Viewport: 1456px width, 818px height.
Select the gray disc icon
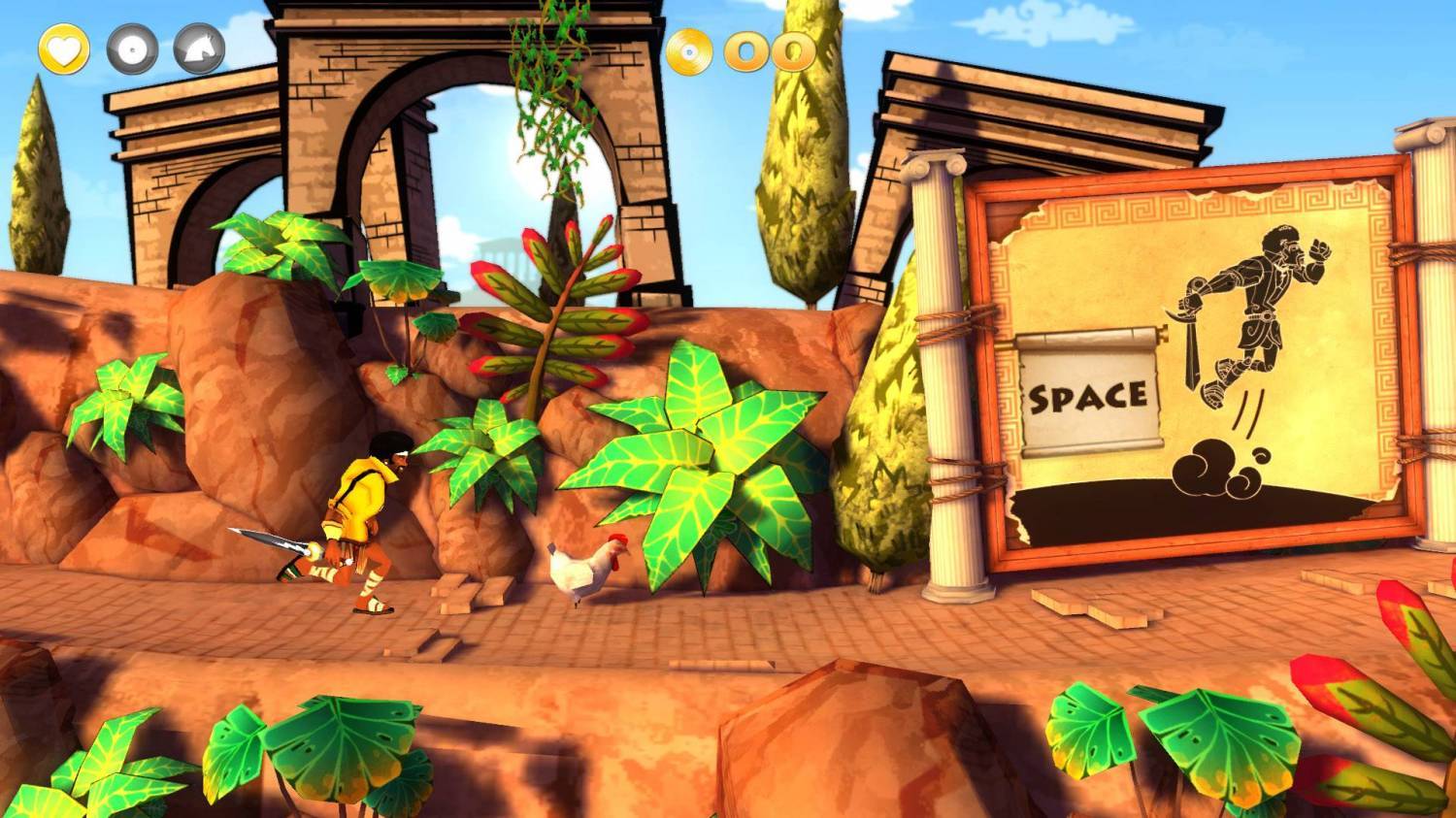pos(132,49)
